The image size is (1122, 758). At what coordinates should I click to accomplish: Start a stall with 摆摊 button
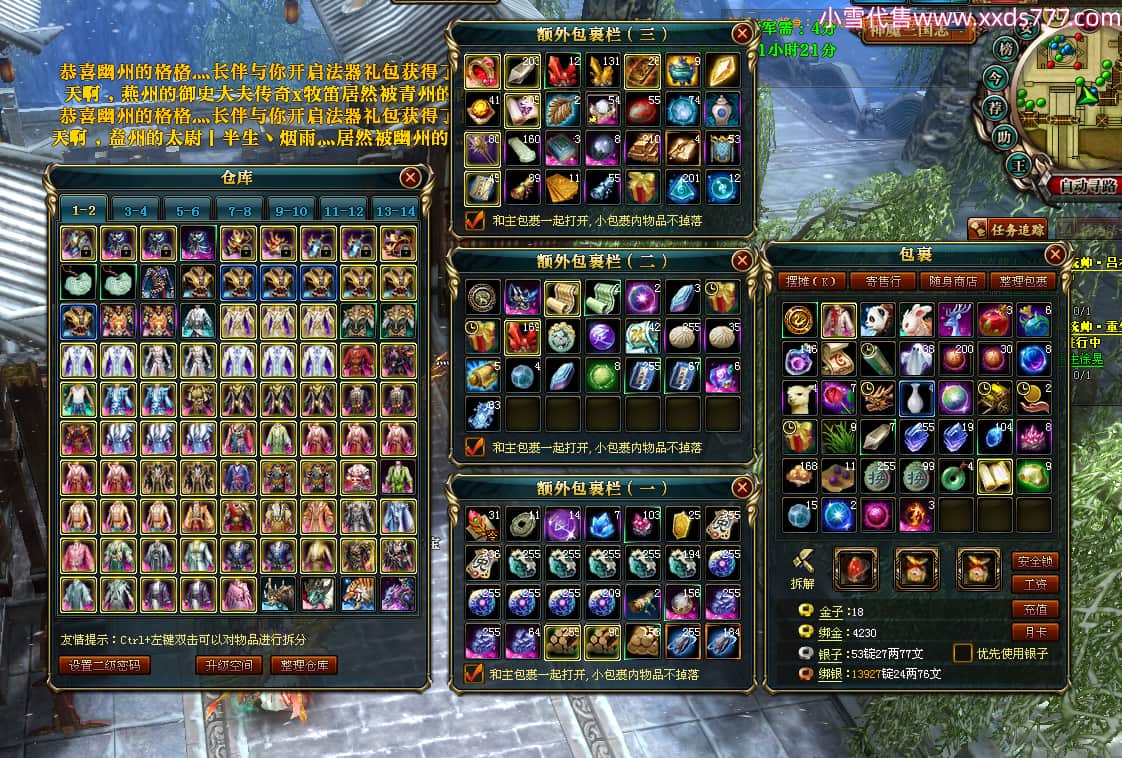(811, 282)
